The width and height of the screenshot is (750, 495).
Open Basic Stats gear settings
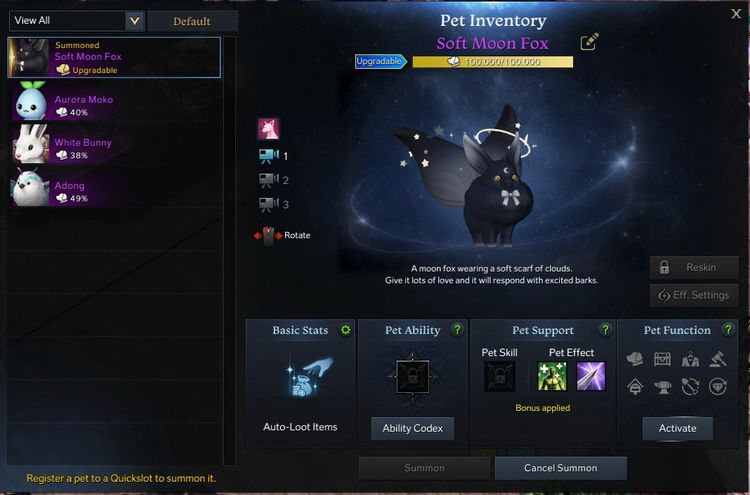[x=346, y=330]
